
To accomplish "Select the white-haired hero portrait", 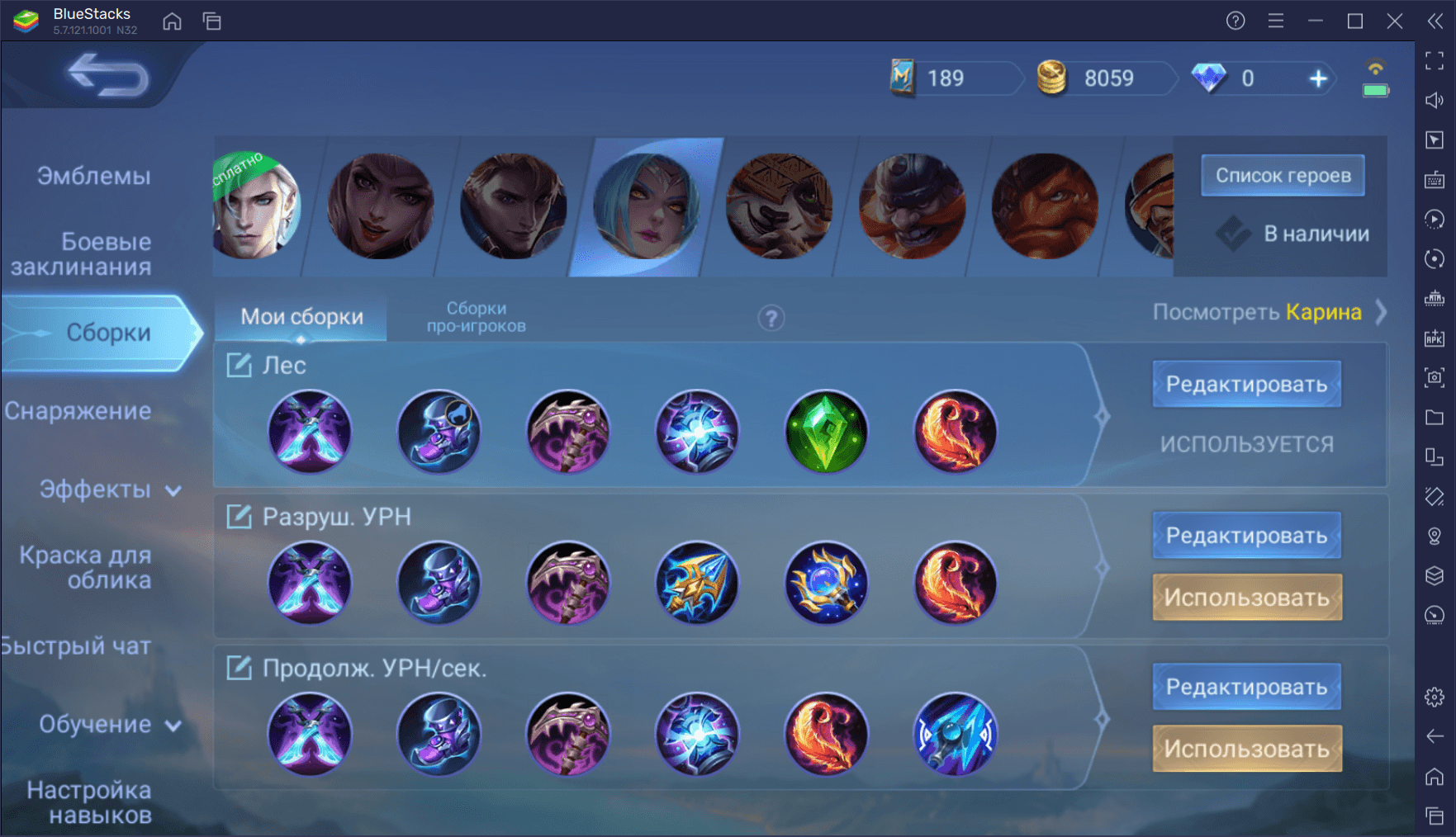I will tap(255, 206).
